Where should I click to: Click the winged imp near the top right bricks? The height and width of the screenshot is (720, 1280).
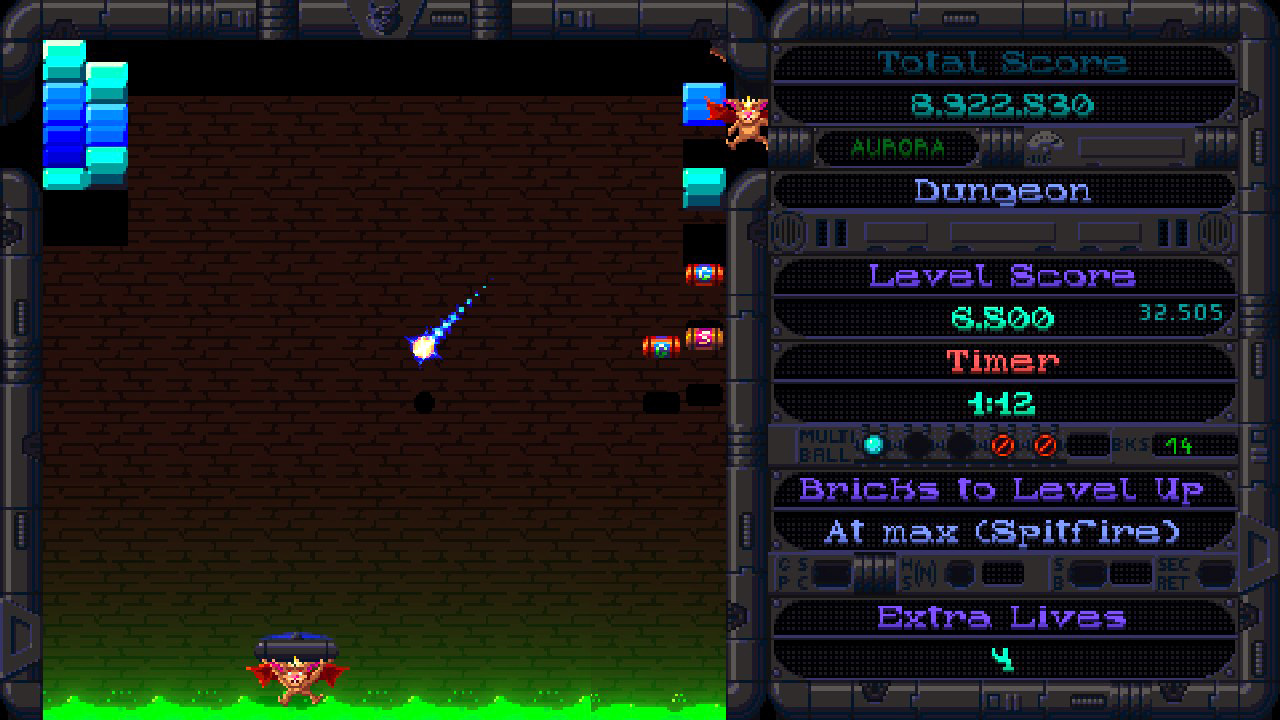(x=745, y=120)
